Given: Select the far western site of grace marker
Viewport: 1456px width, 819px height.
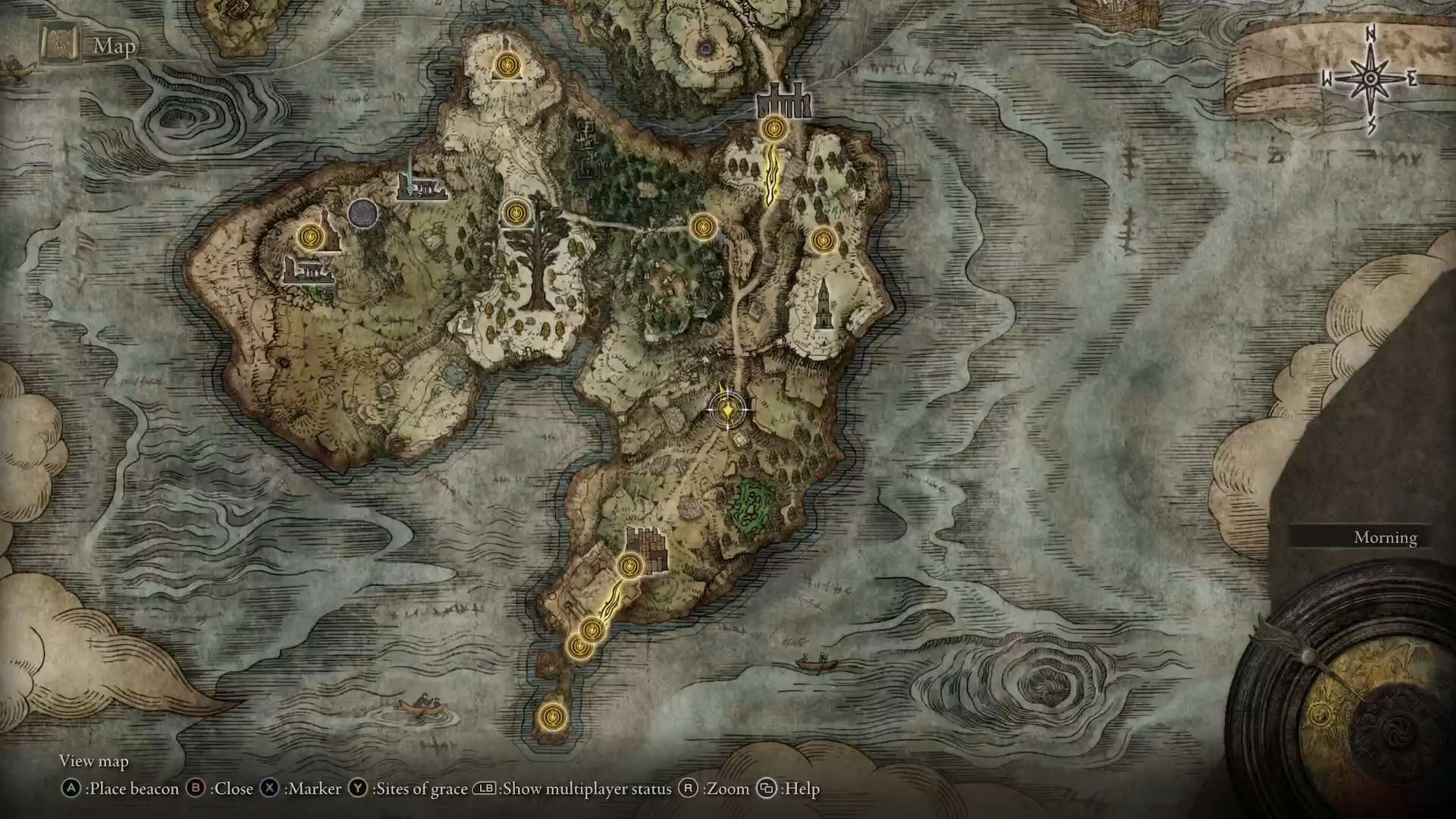Looking at the screenshot, I should tap(309, 237).
